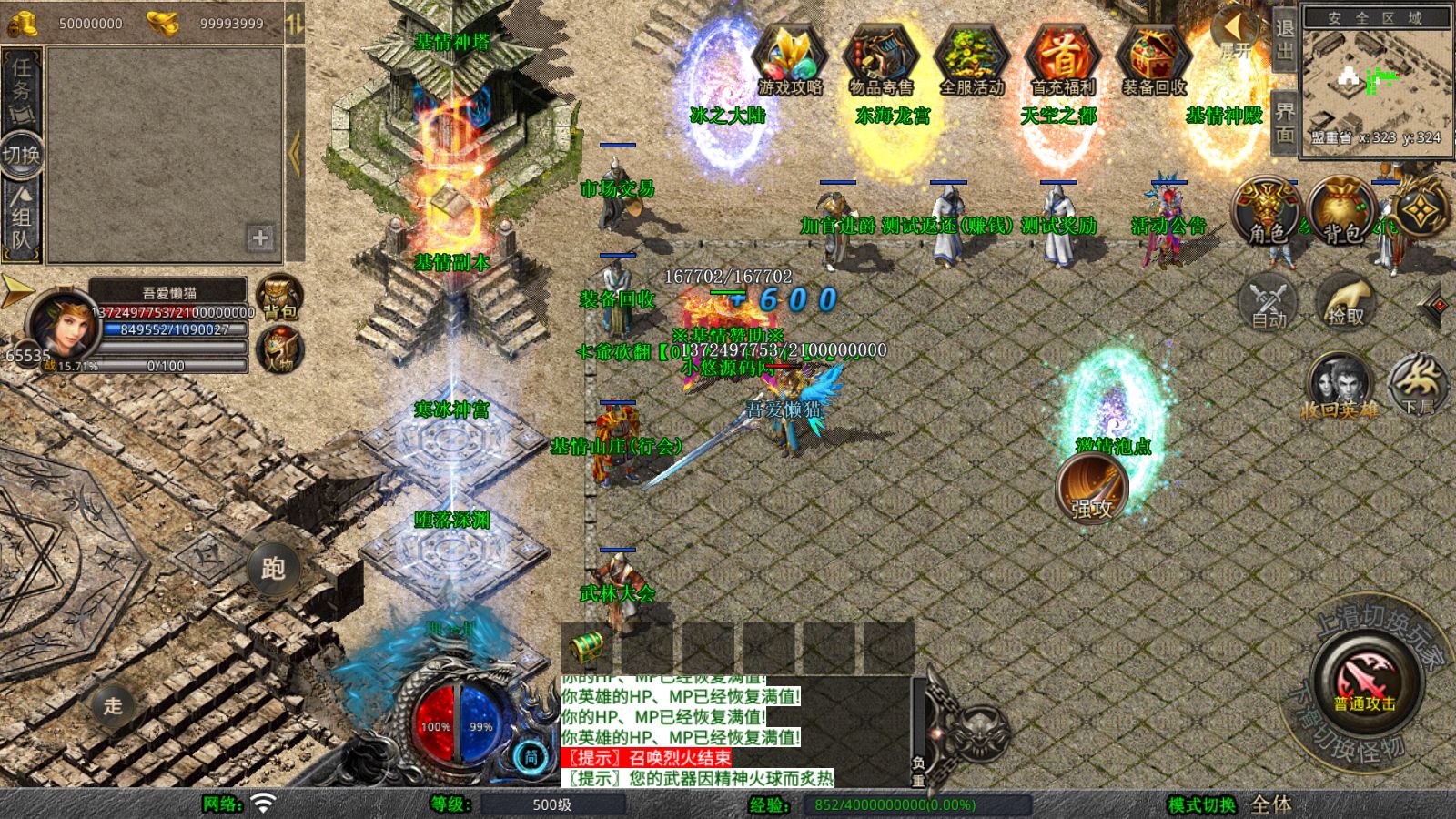Open the 首充福利 first-recharge bonus

click(1062, 60)
